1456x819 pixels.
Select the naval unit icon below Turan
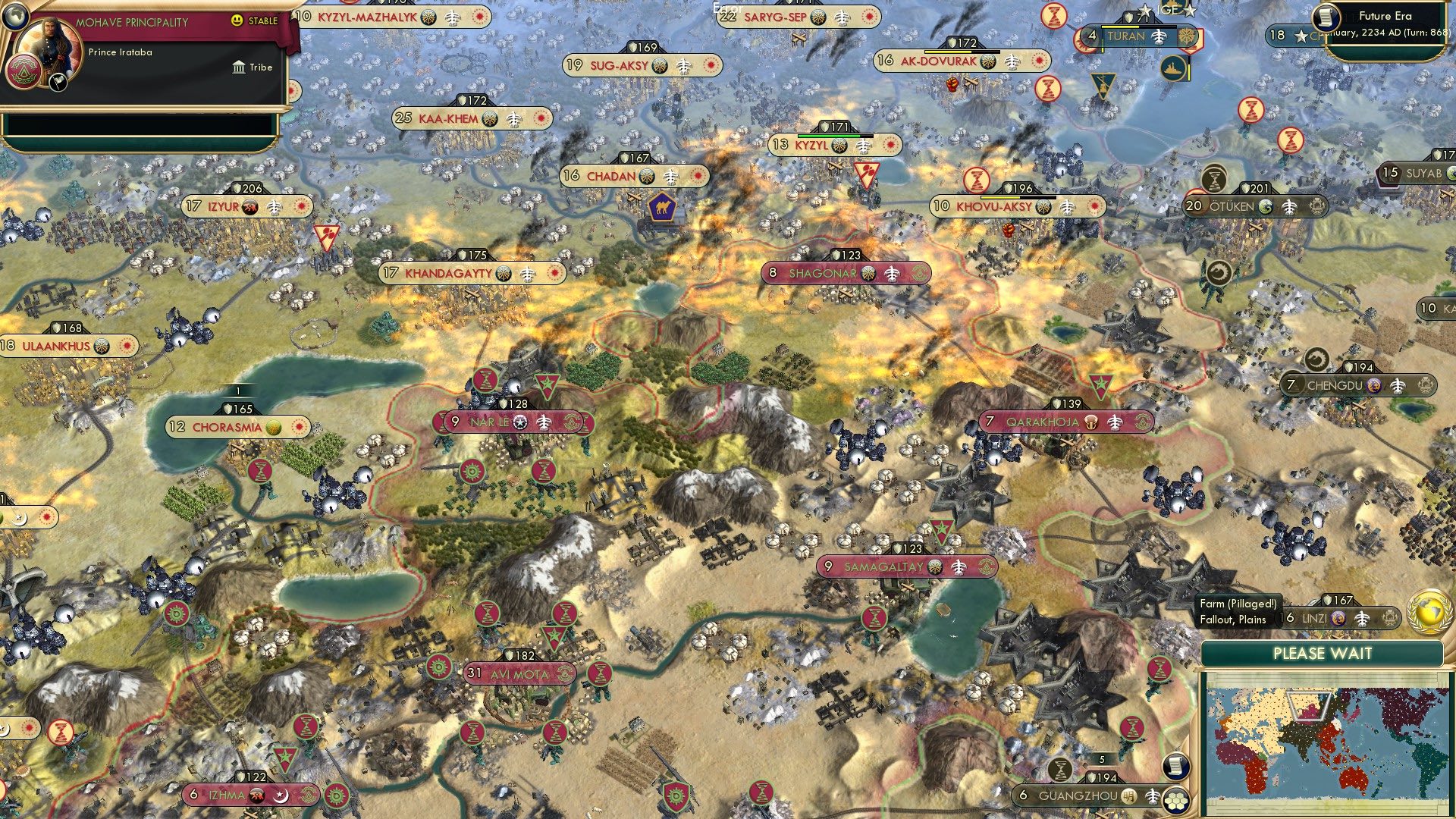(1172, 67)
